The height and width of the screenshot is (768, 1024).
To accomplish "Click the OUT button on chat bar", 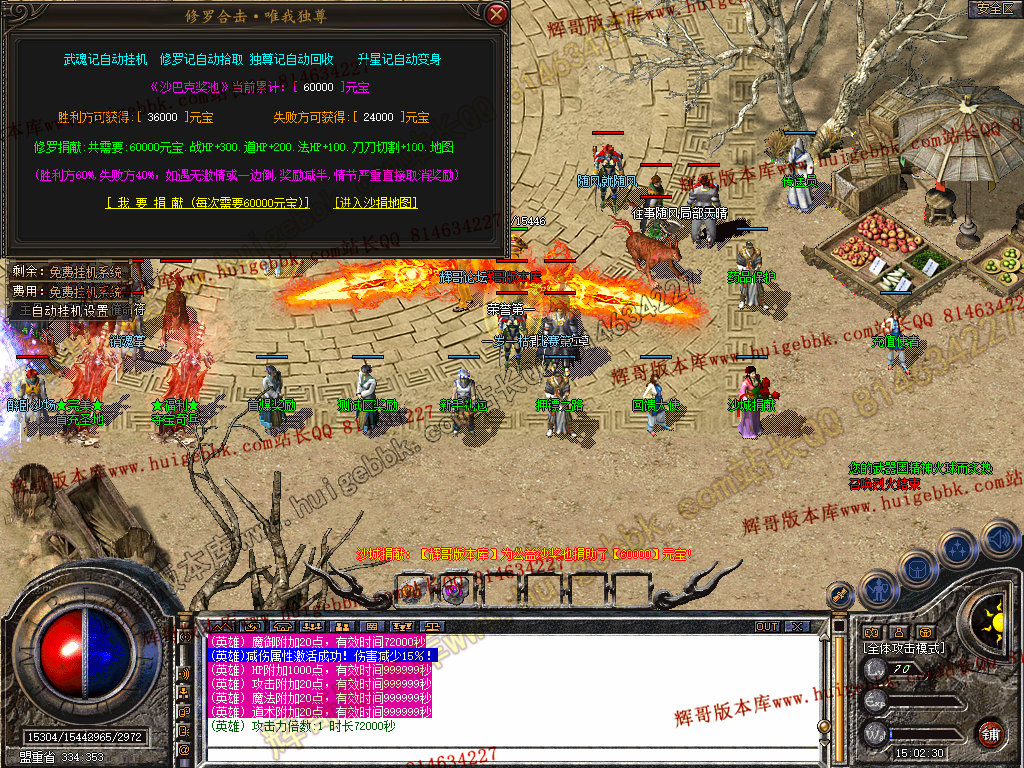I will tap(767, 627).
